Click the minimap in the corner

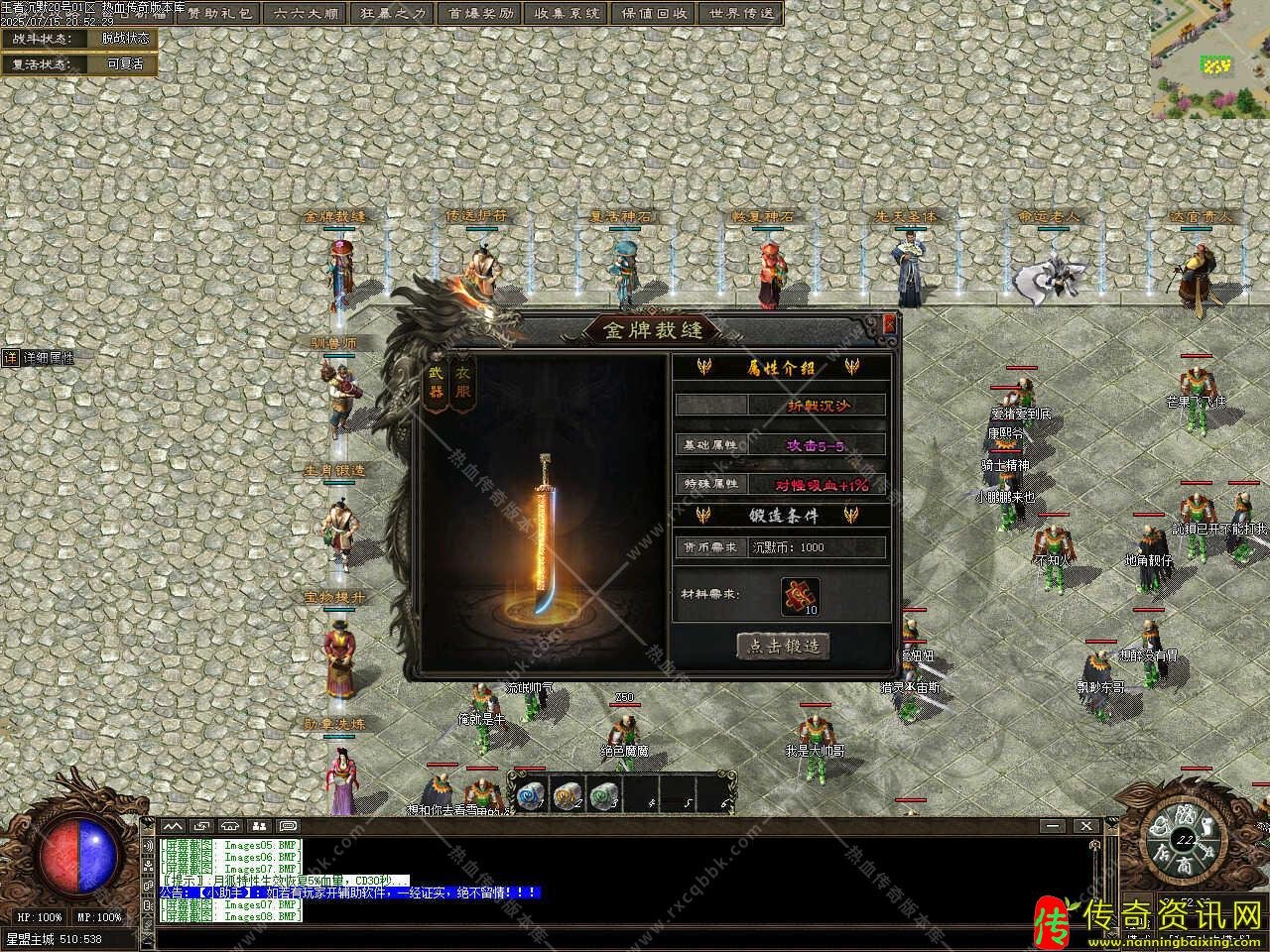click(x=1210, y=58)
